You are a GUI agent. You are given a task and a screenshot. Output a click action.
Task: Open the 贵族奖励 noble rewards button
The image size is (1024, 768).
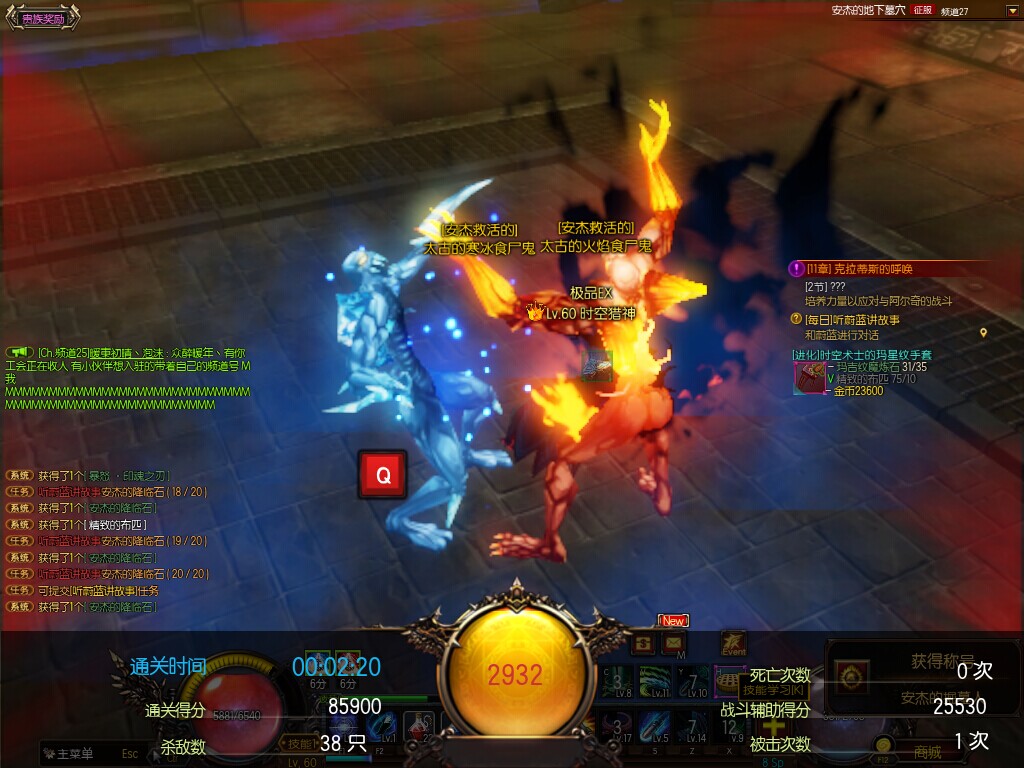[x=42, y=18]
